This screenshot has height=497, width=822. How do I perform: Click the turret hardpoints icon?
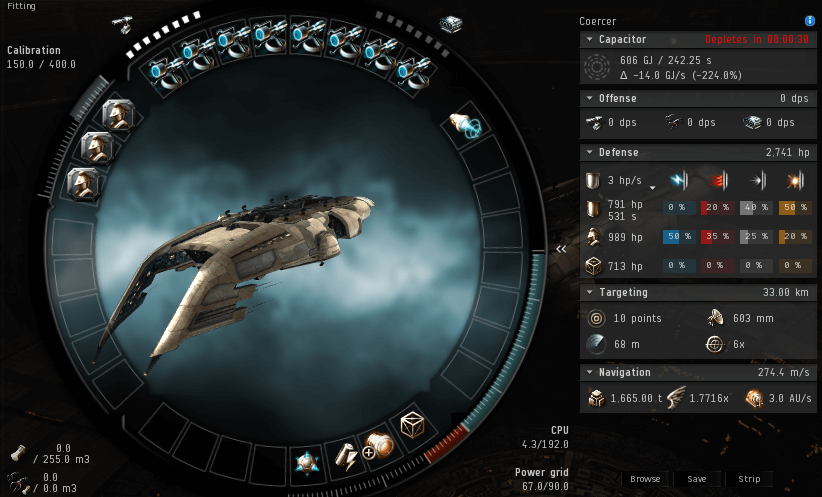tap(123, 22)
